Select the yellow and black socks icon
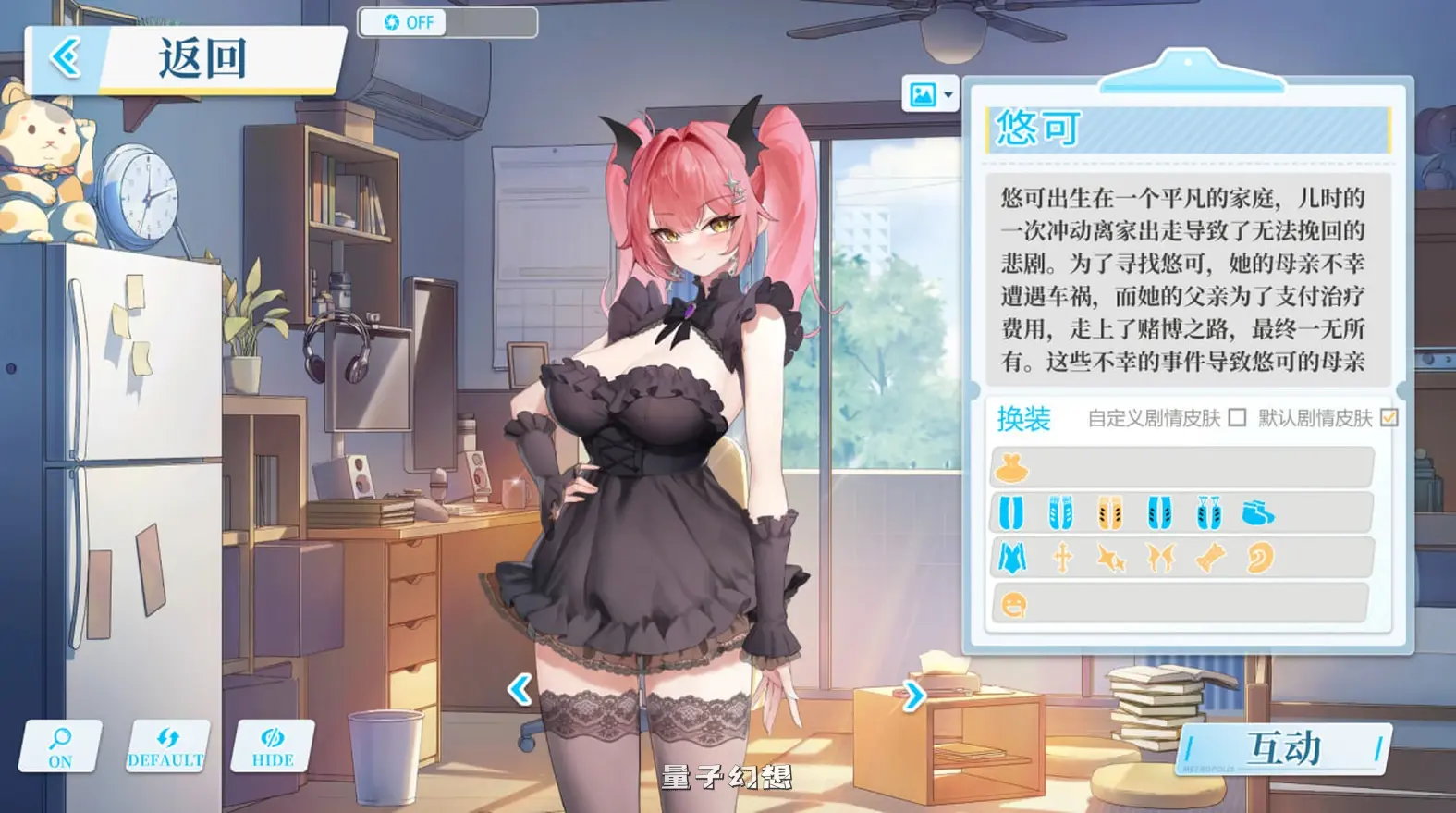The image size is (1456, 813). pos(1110,513)
